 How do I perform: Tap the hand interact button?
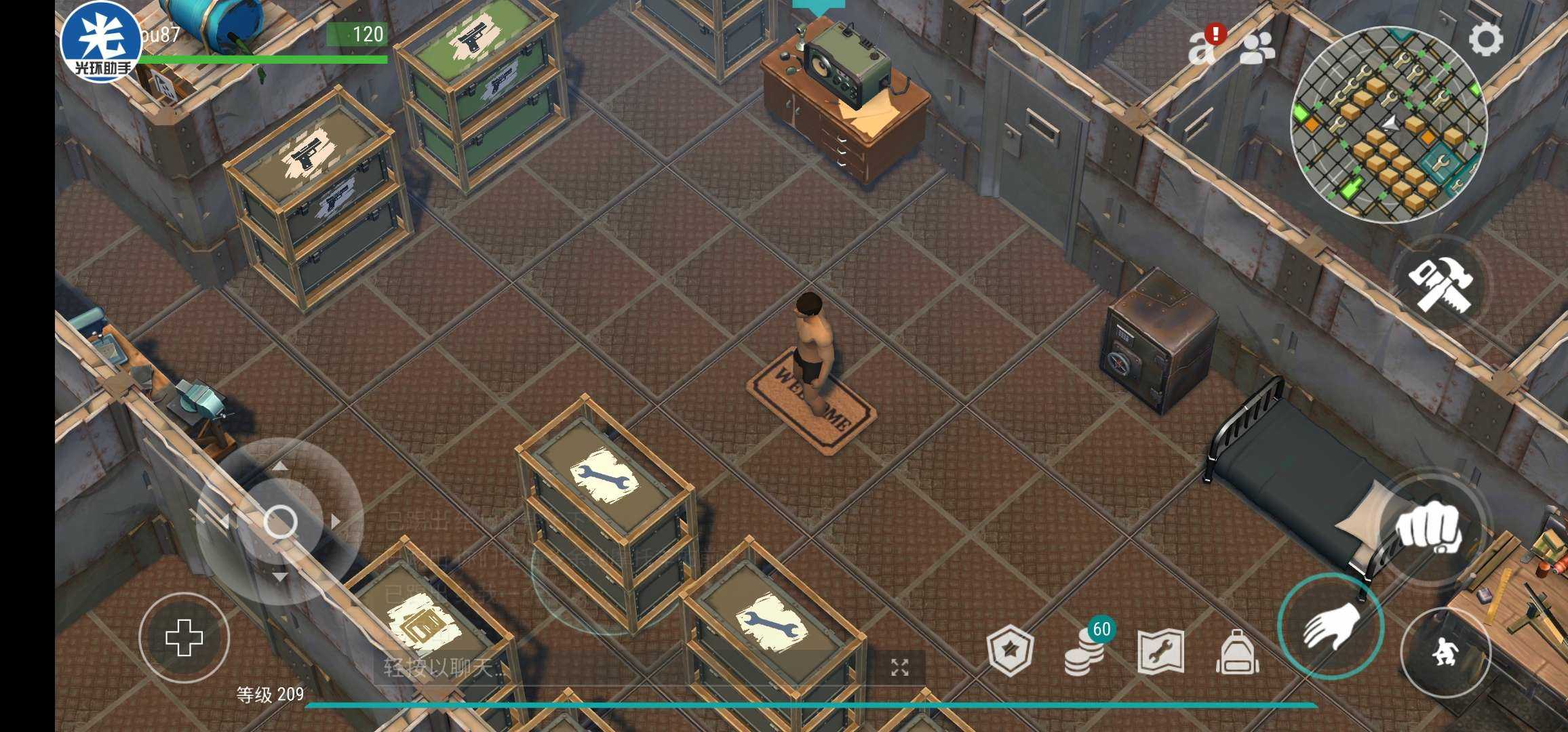1330,626
